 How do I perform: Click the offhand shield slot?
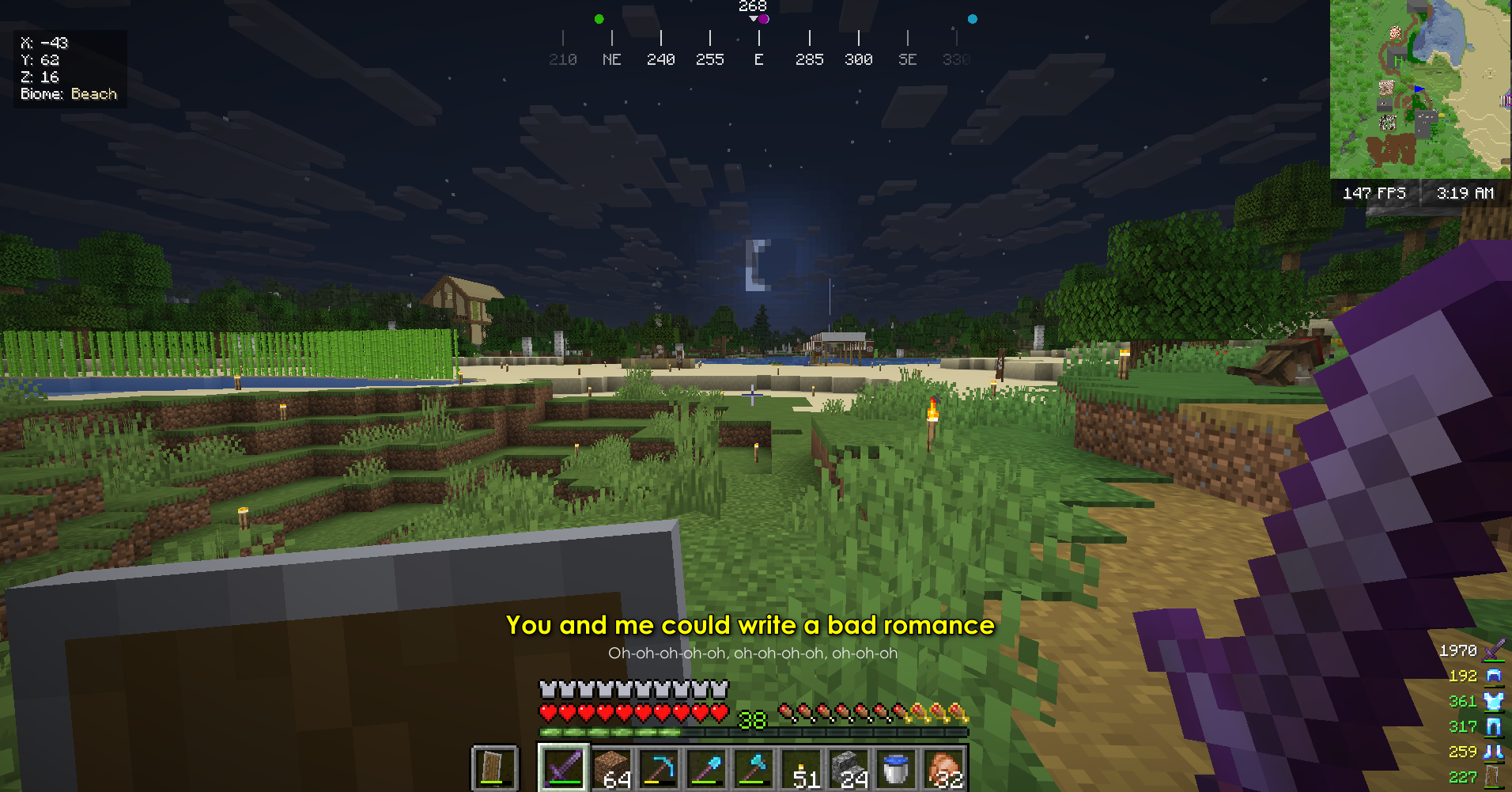(x=494, y=767)
